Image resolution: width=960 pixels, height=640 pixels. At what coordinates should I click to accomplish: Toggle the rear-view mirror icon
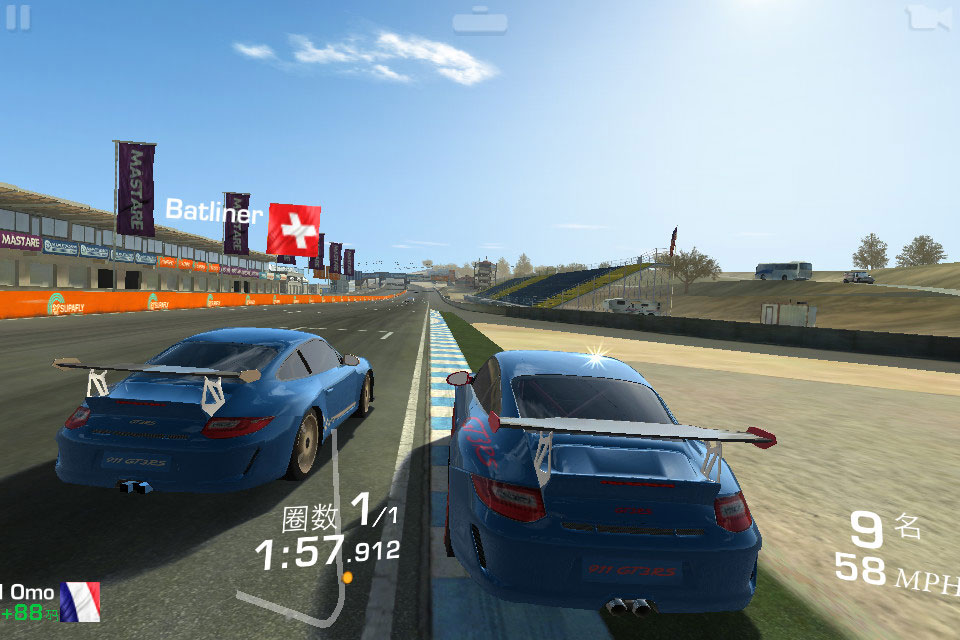click(480, 21)
